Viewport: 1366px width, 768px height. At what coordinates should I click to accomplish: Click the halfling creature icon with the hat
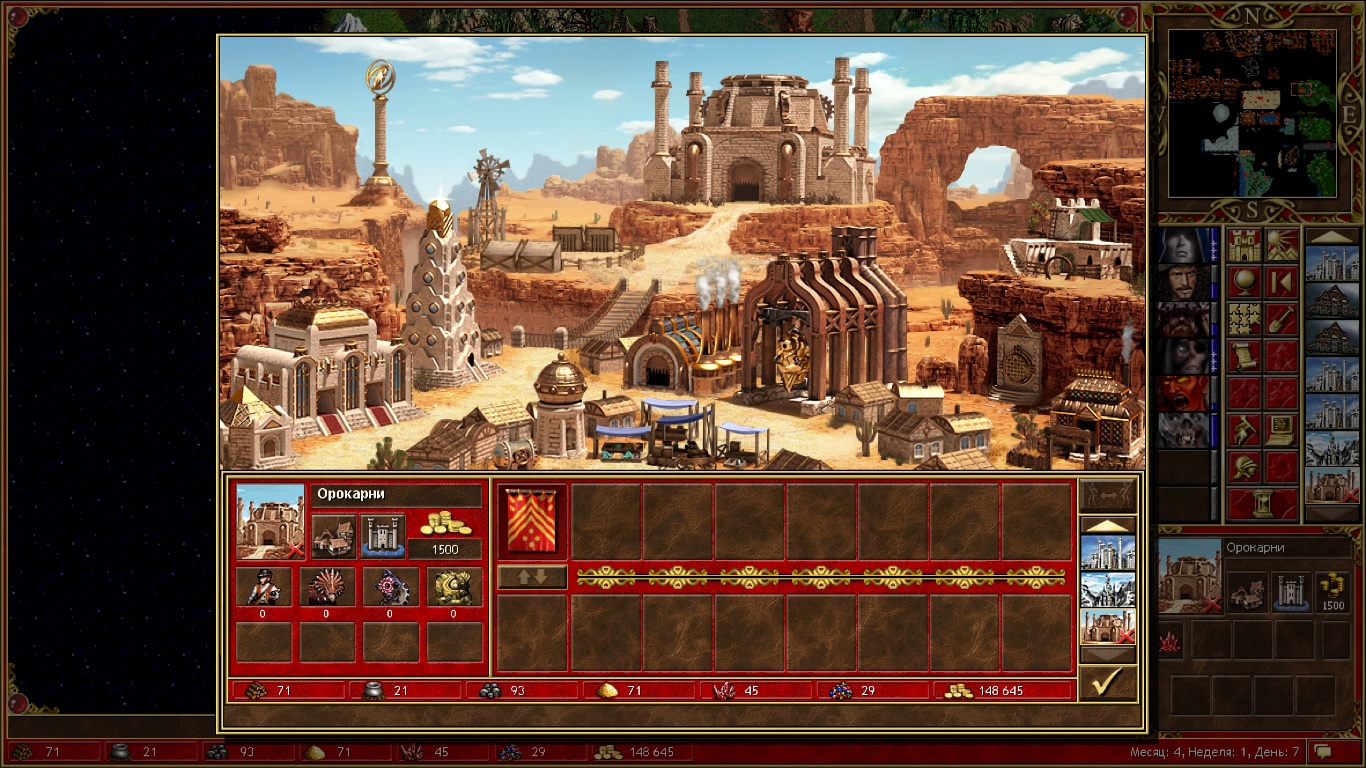click(x=263, y=587)
